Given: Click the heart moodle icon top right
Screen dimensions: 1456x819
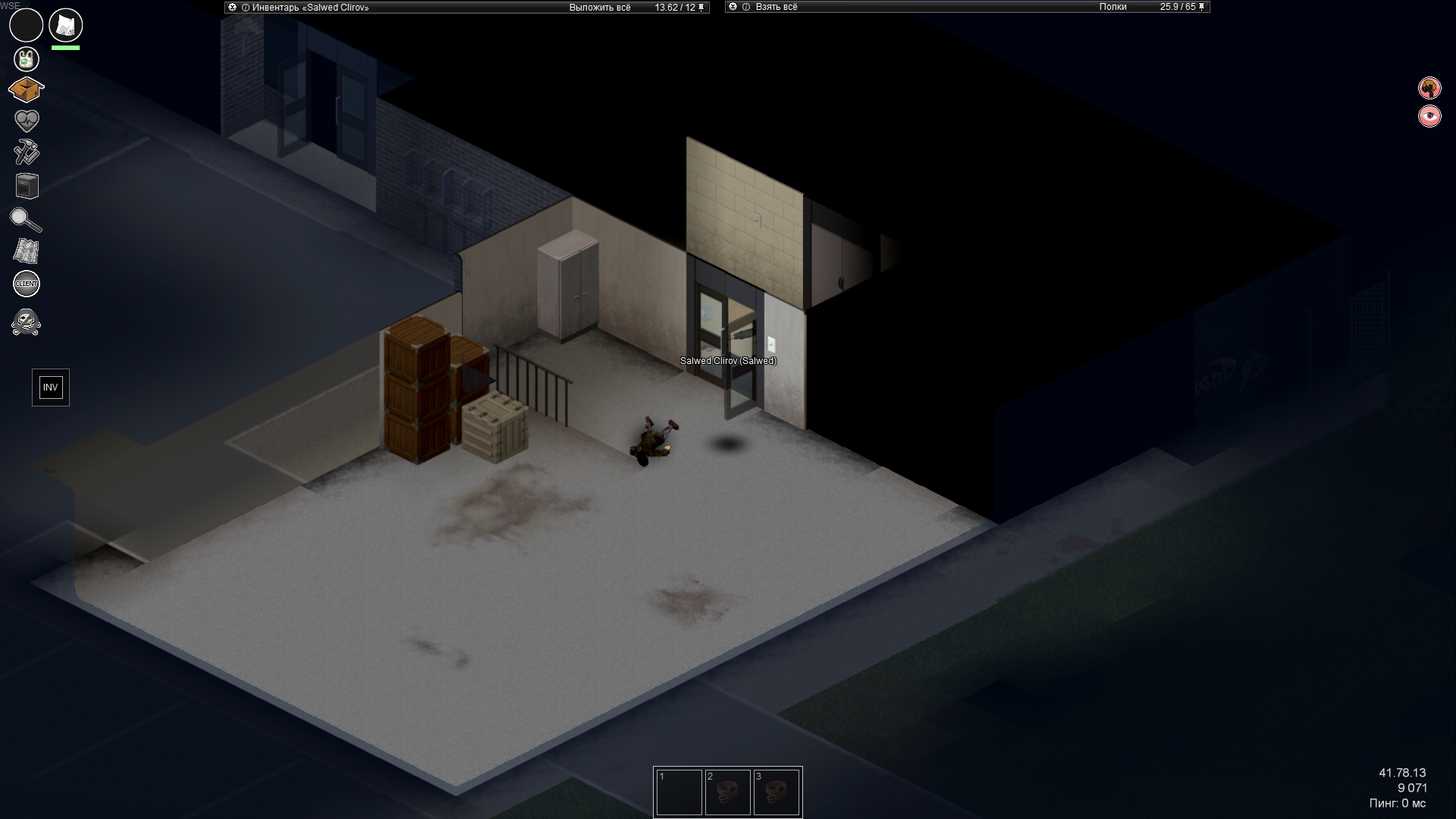Looking at the screenshot, I should [x=1429, y=117].
